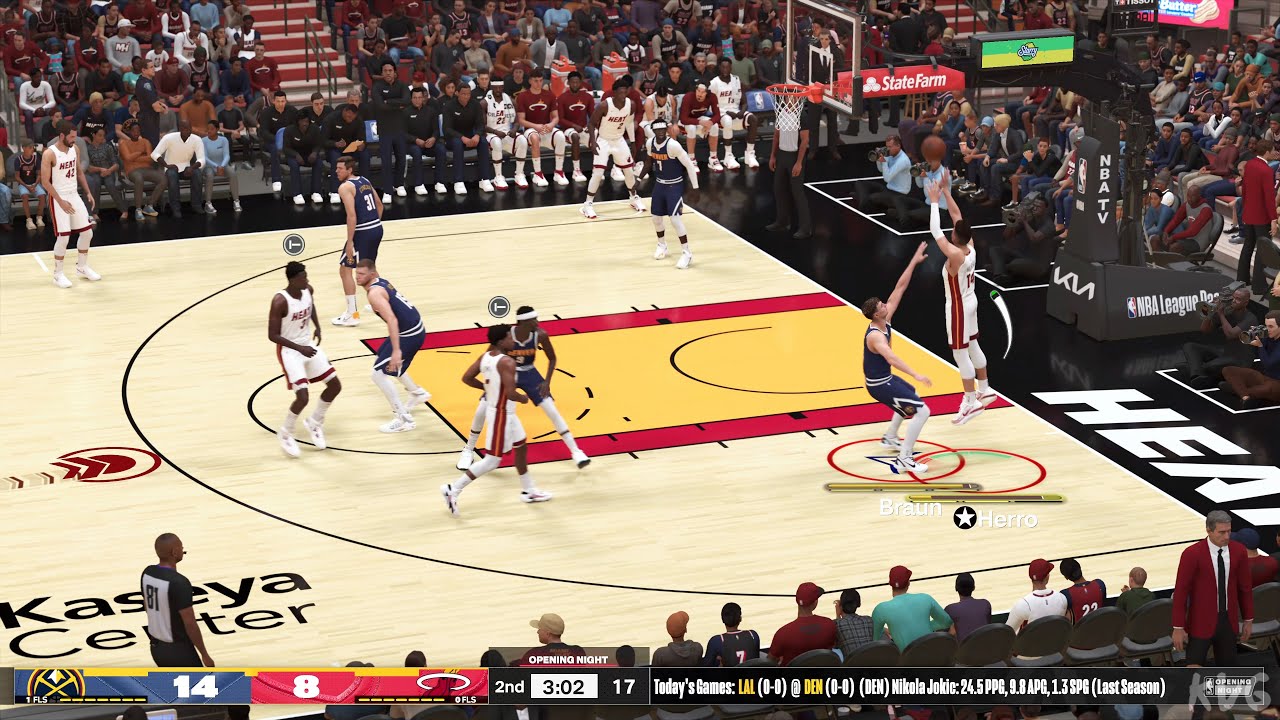Click the star icon next to Herro's name
The image size is (1280, 720).
tap(963, 518)
